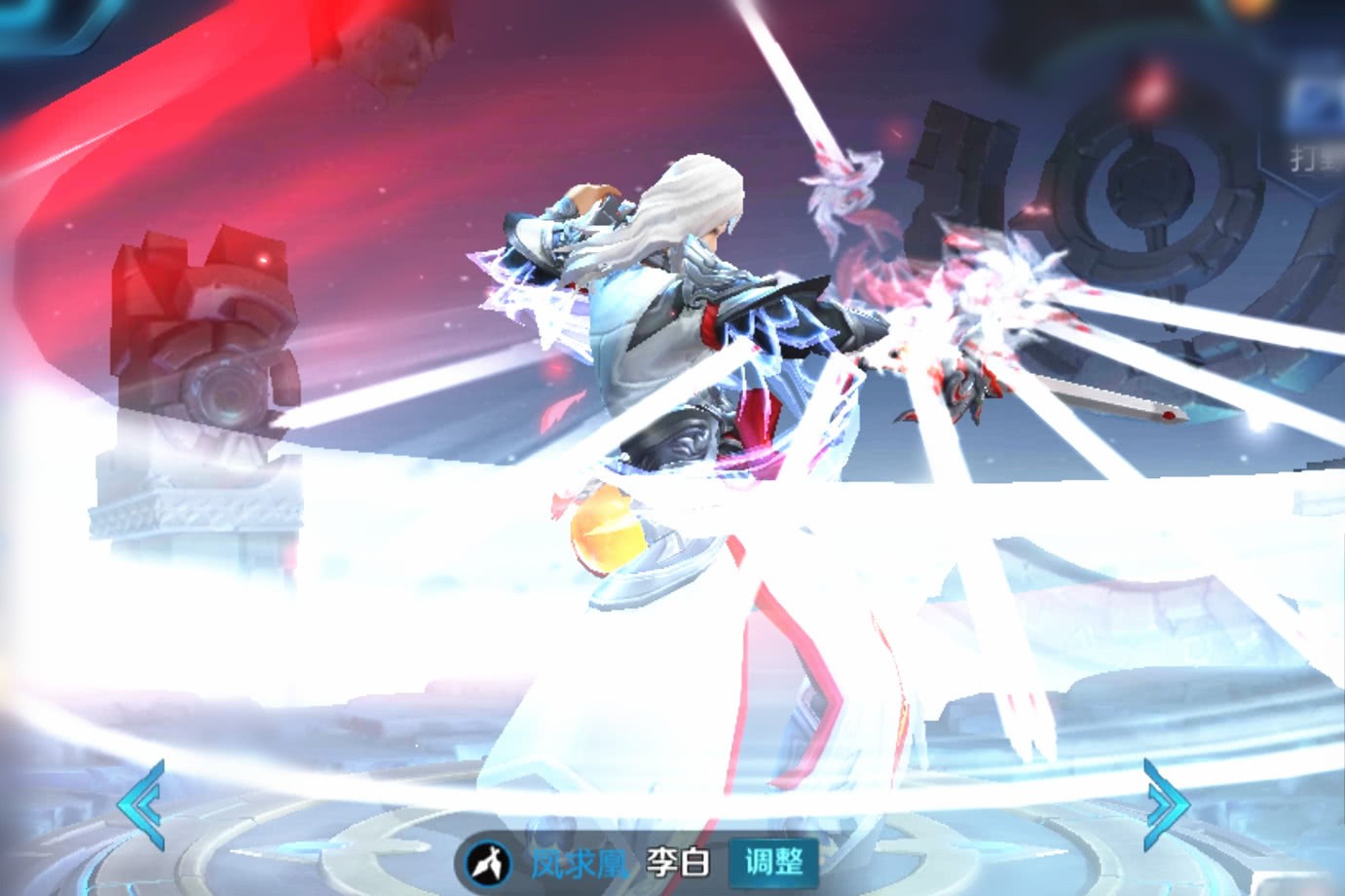This screenshot has height=896, width=1345.
Task: Select the assassin class icon beside 凤求凰
Action: (491, 862)
